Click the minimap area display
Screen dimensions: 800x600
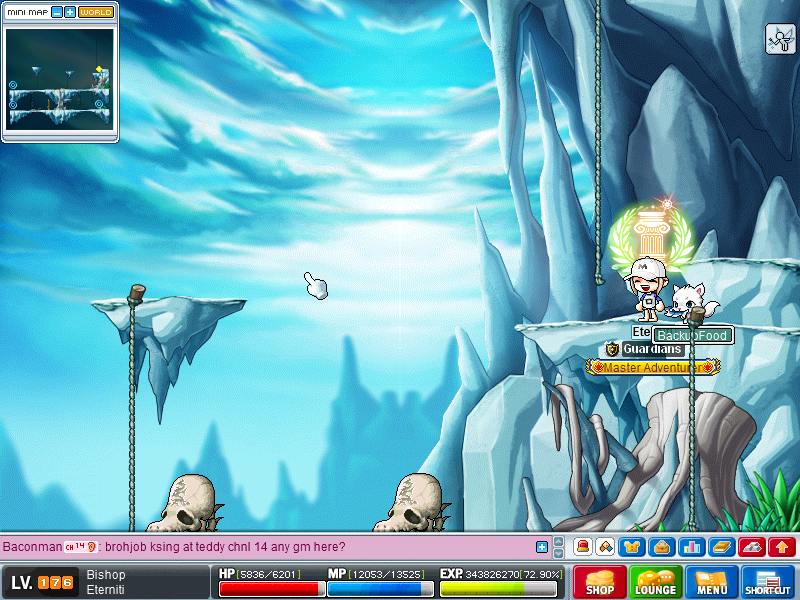(59, 77)
